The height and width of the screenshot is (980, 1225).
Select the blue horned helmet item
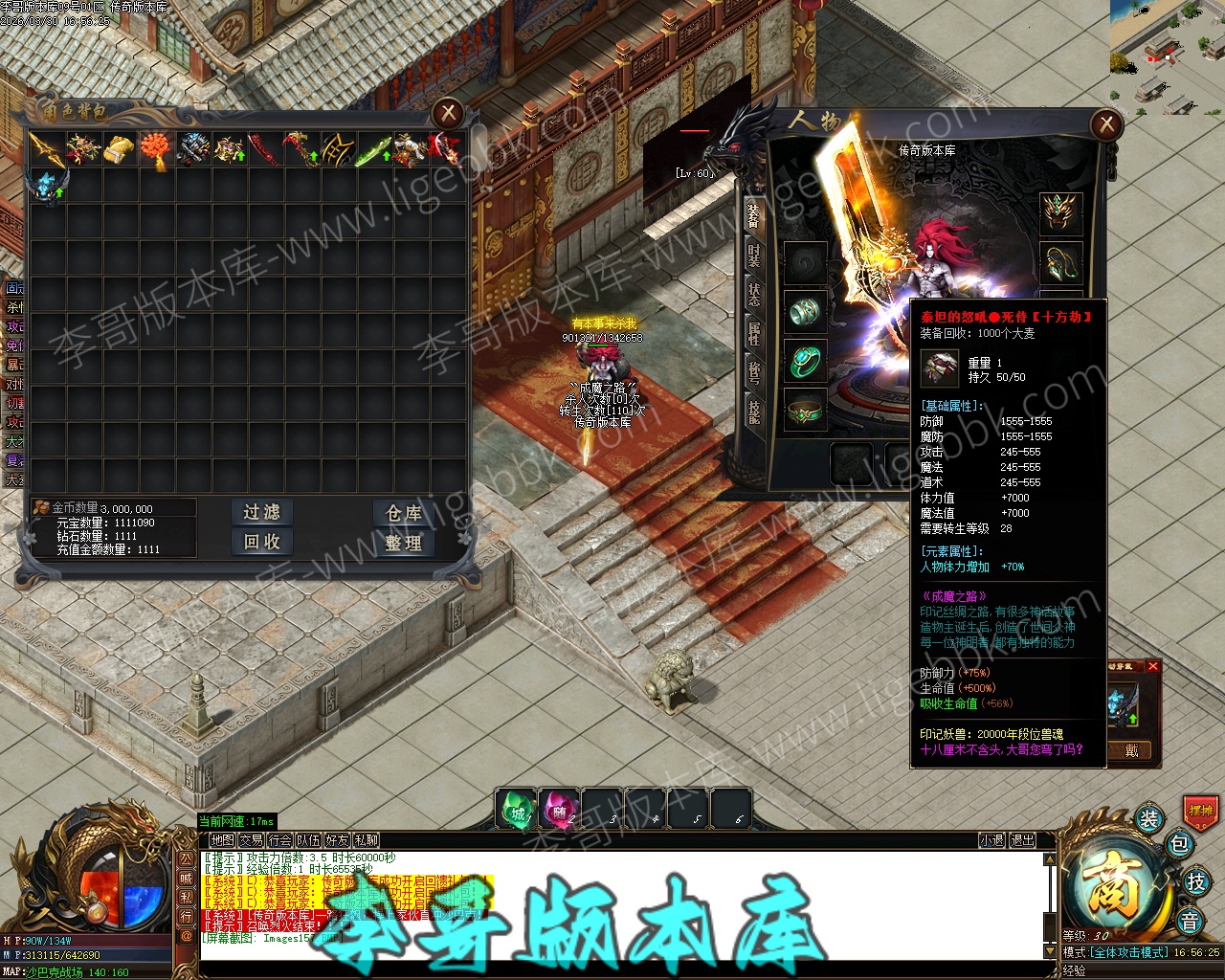[46, 186]
